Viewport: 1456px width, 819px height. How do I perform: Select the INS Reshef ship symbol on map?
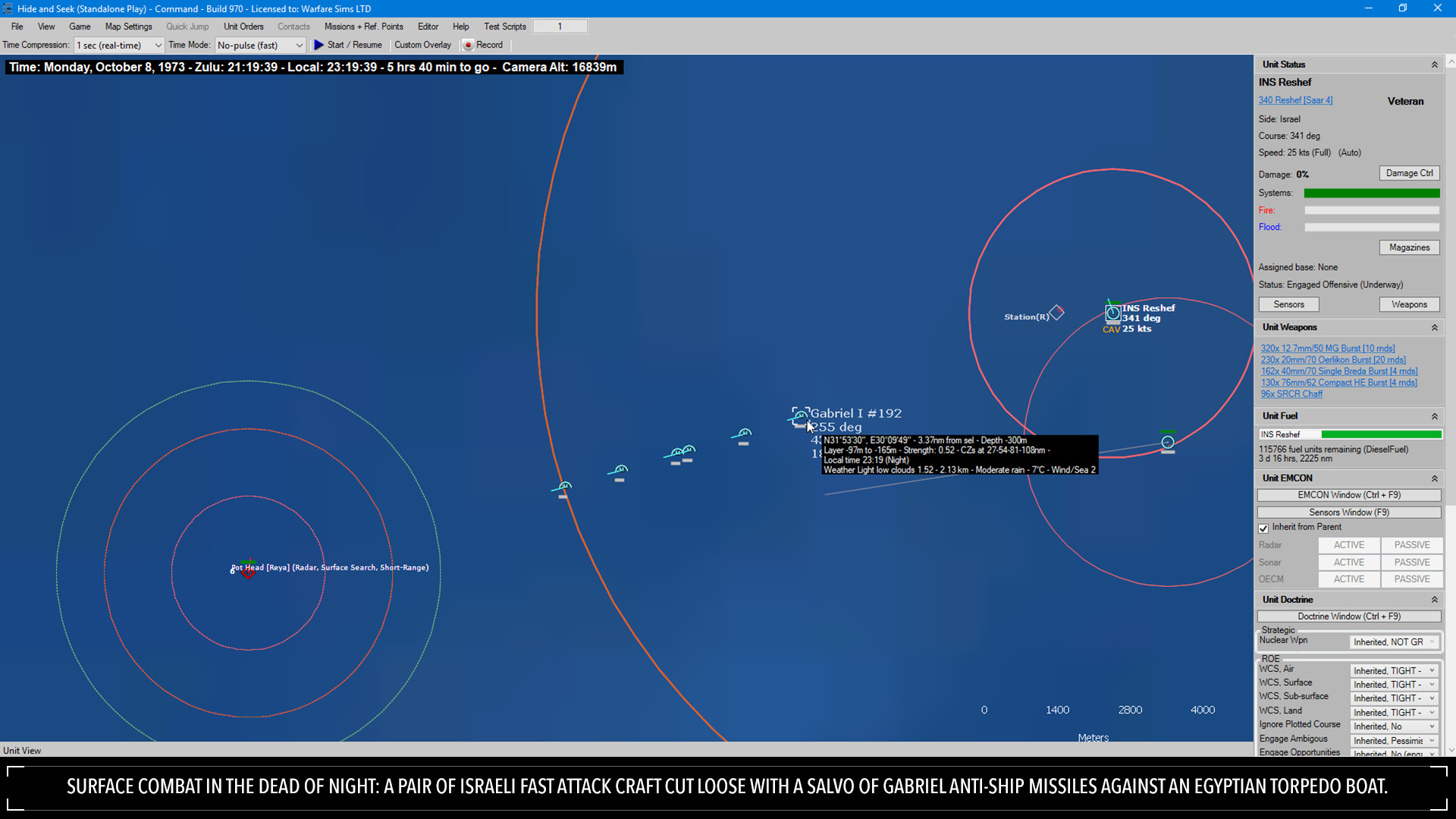tap(1112, 311)
